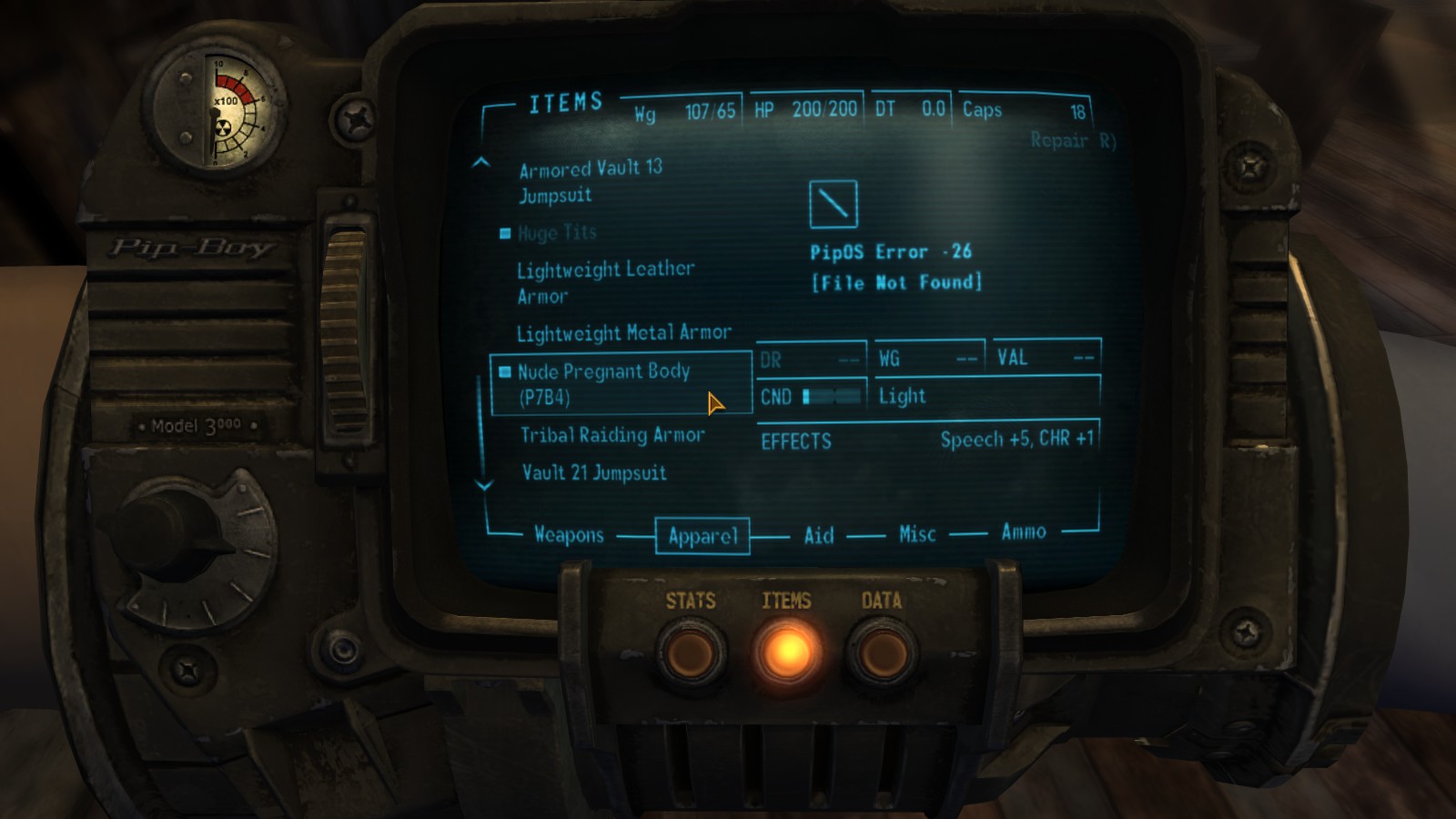Open the DATA section button
The image size is (1456, 819).
[x=881, y=650]
